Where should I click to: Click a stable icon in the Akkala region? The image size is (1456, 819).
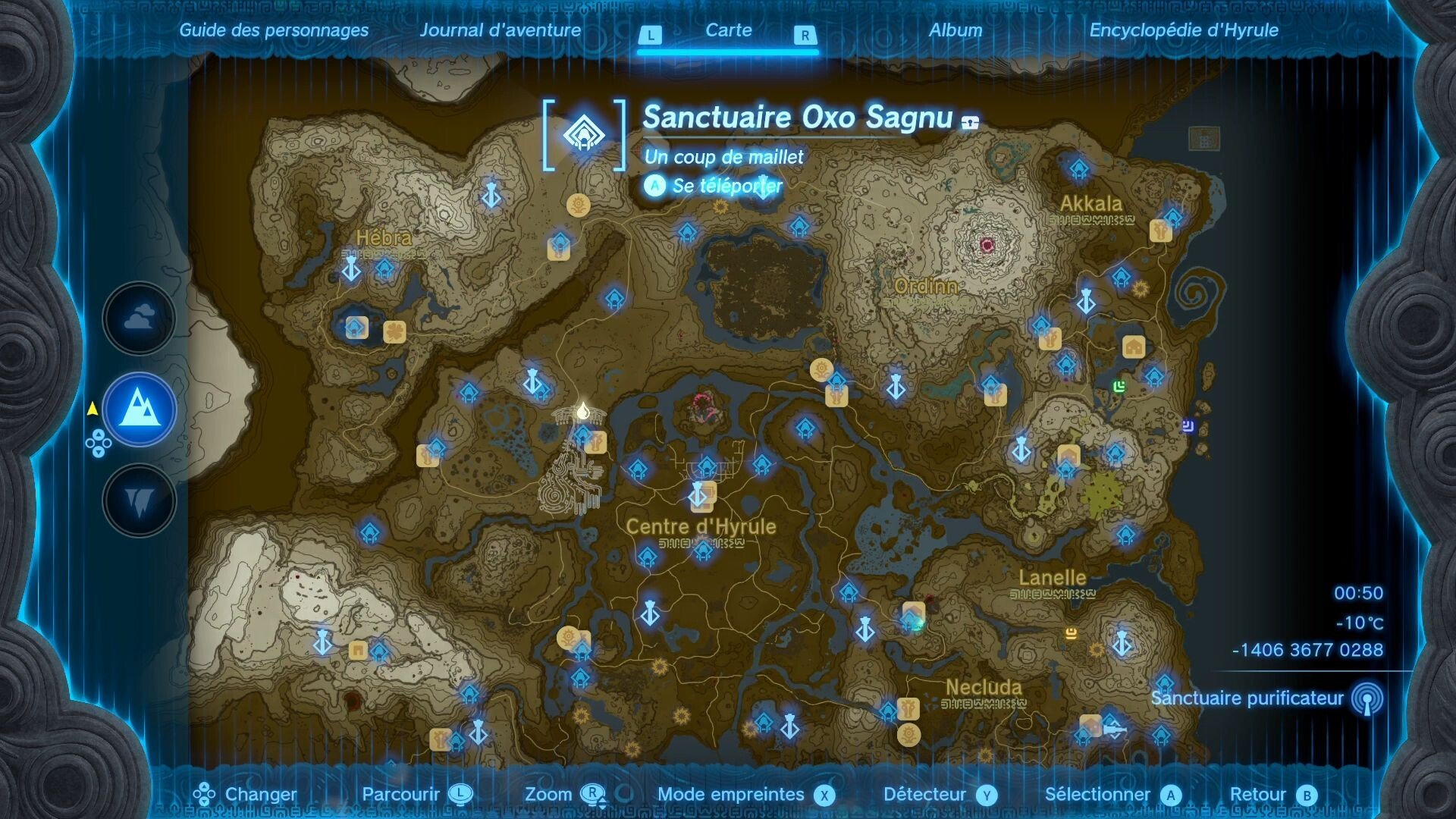point(1134,347)
